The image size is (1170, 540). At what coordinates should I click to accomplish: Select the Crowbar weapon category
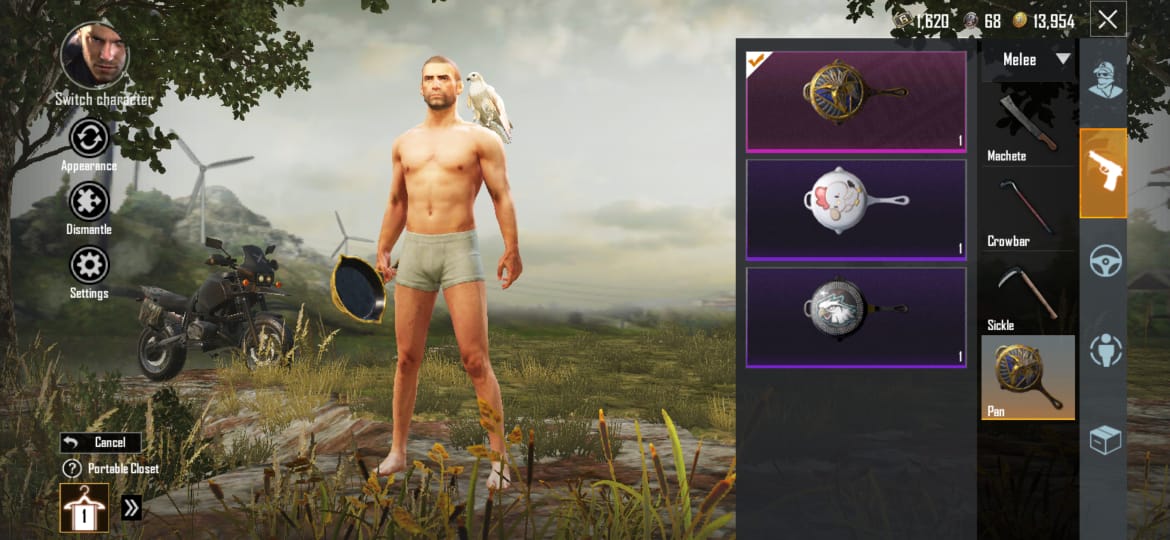point(1027,210)
